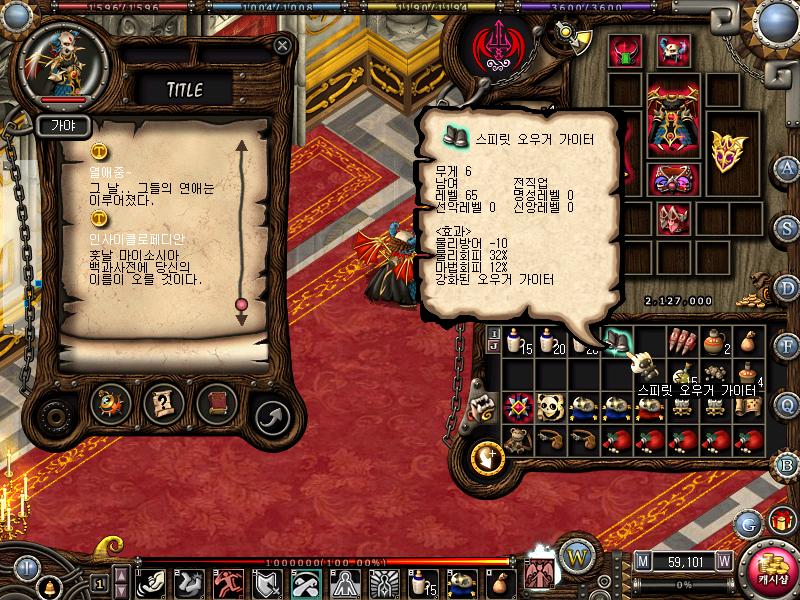Click the curved arrow button

(270, 413)
